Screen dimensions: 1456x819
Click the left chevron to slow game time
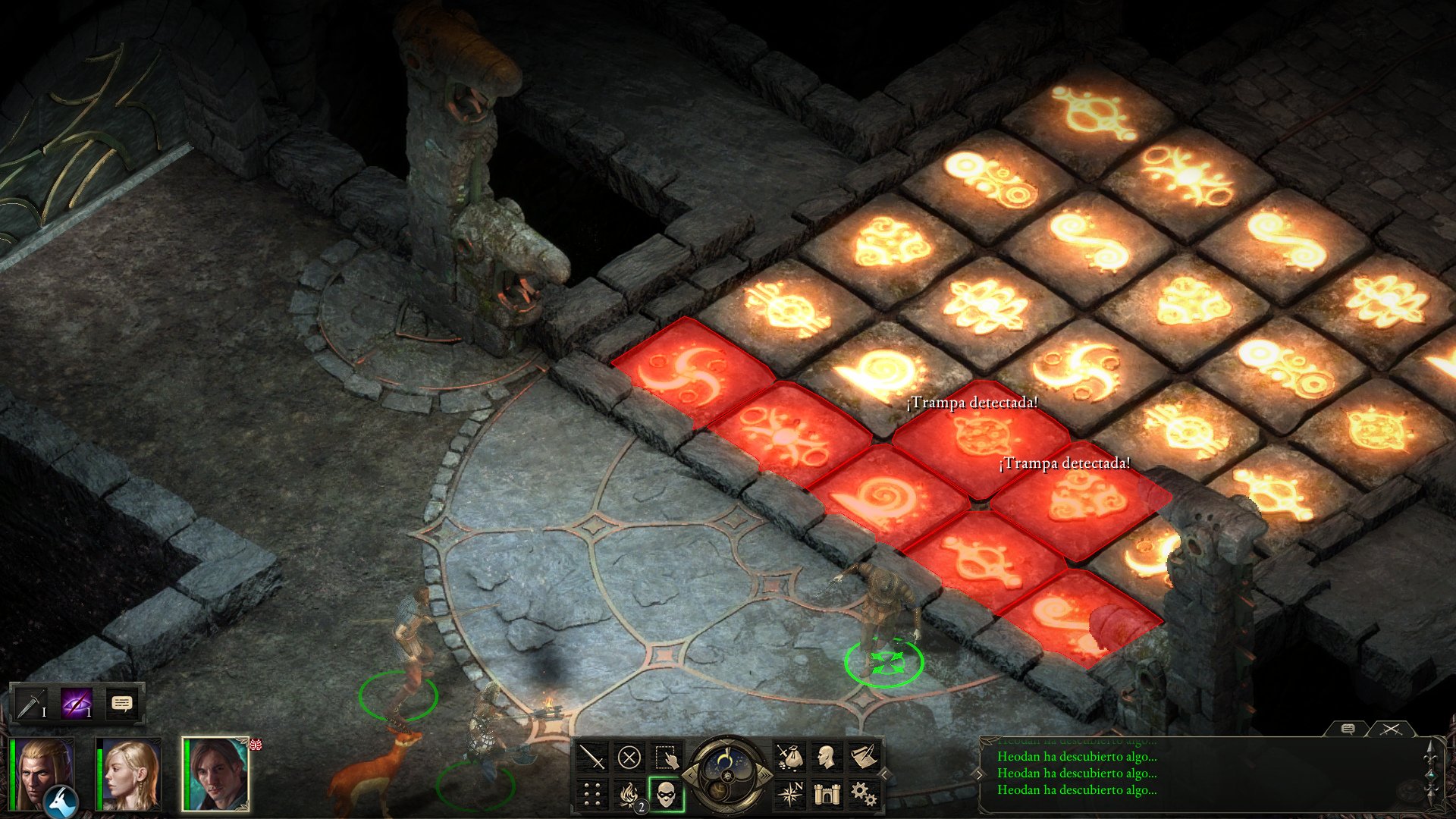(x=692, y=776)
